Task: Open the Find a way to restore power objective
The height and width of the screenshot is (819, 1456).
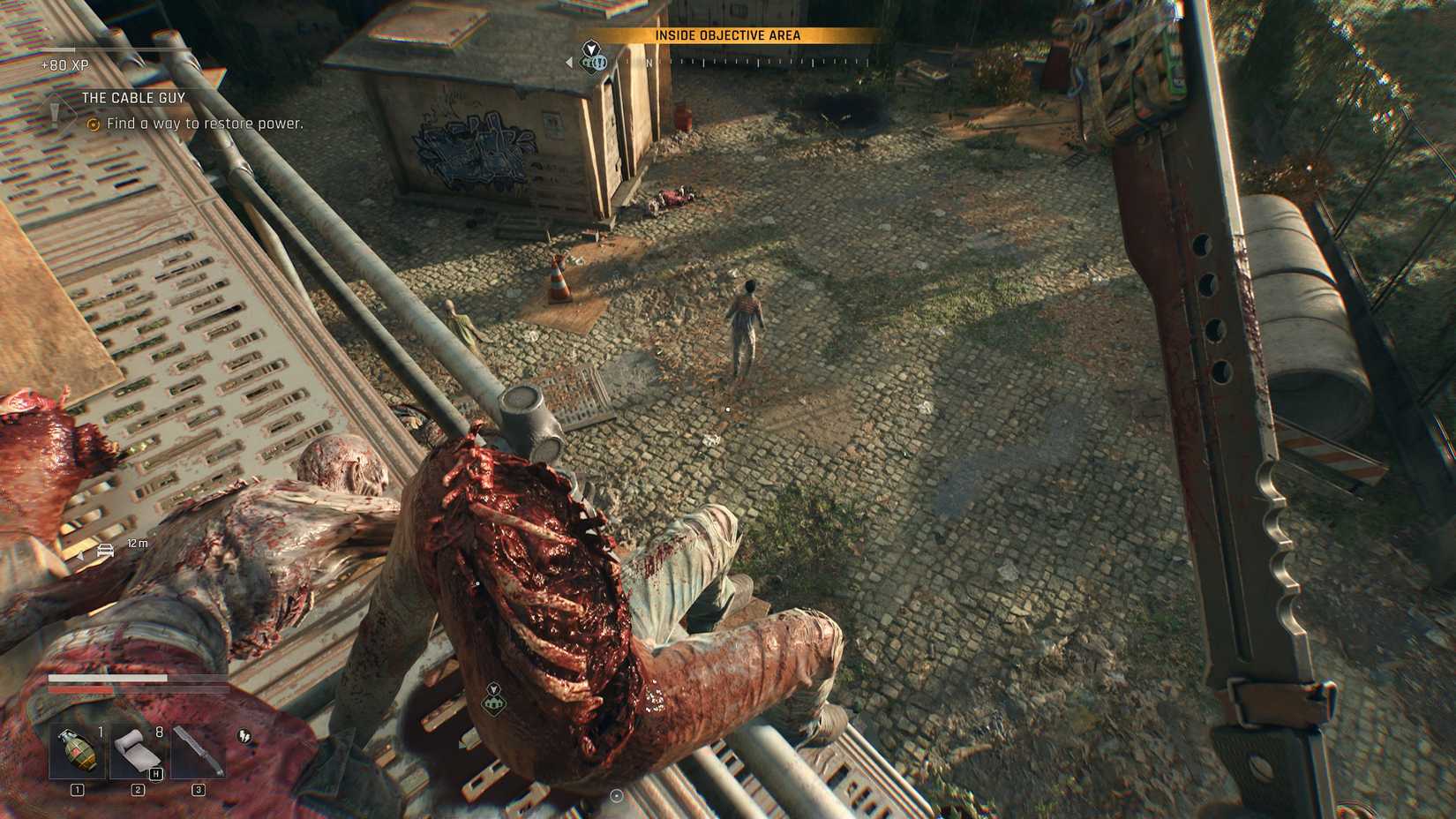Action: tap(204, 124)
